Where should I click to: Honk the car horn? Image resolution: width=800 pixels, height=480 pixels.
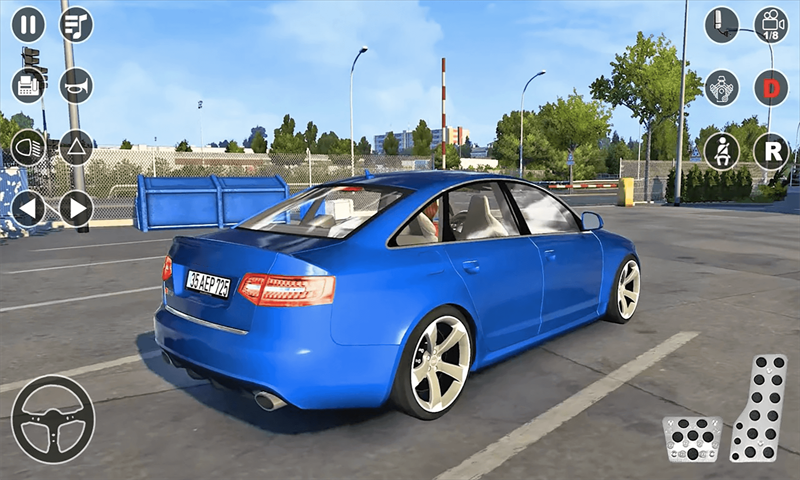76,86
